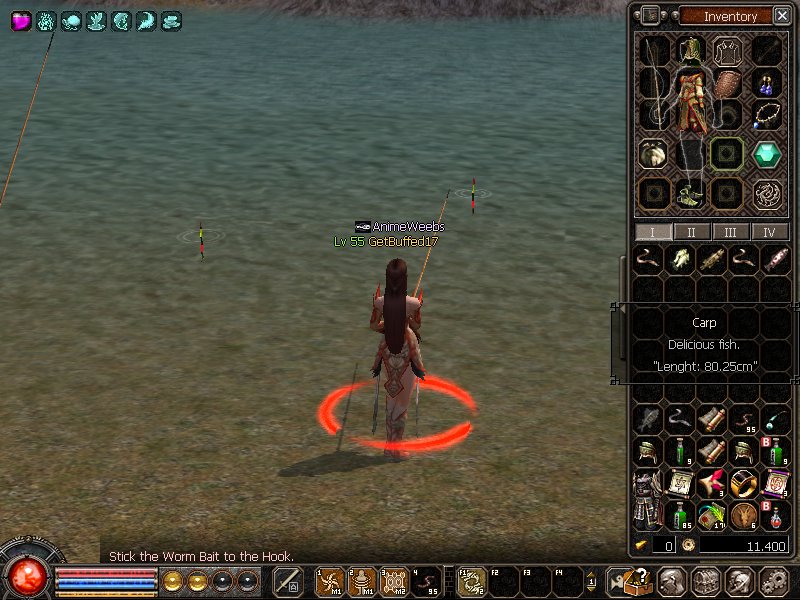Use worm bait in quickslot 4
Image resolution: width=800 pixels, height=600 pixels.
[x=428, y=581]
